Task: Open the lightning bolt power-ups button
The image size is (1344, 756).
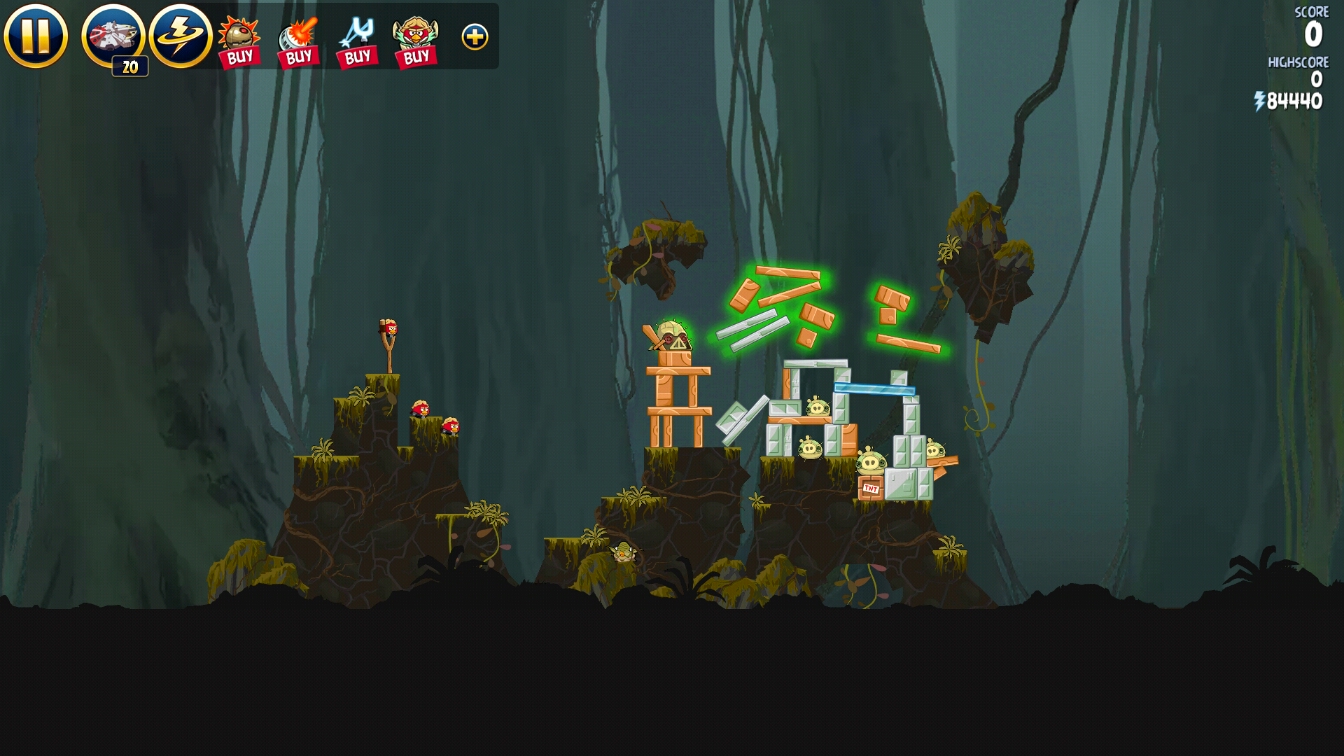Action: point(181,36)
